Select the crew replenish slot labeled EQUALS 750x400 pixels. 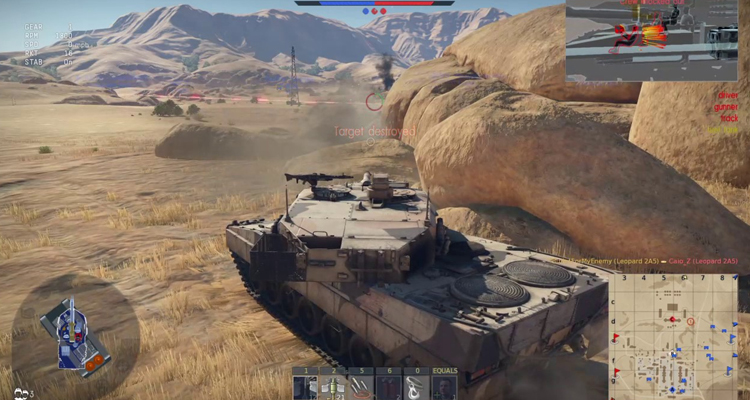pyautogui.click(x=445, y=385)
